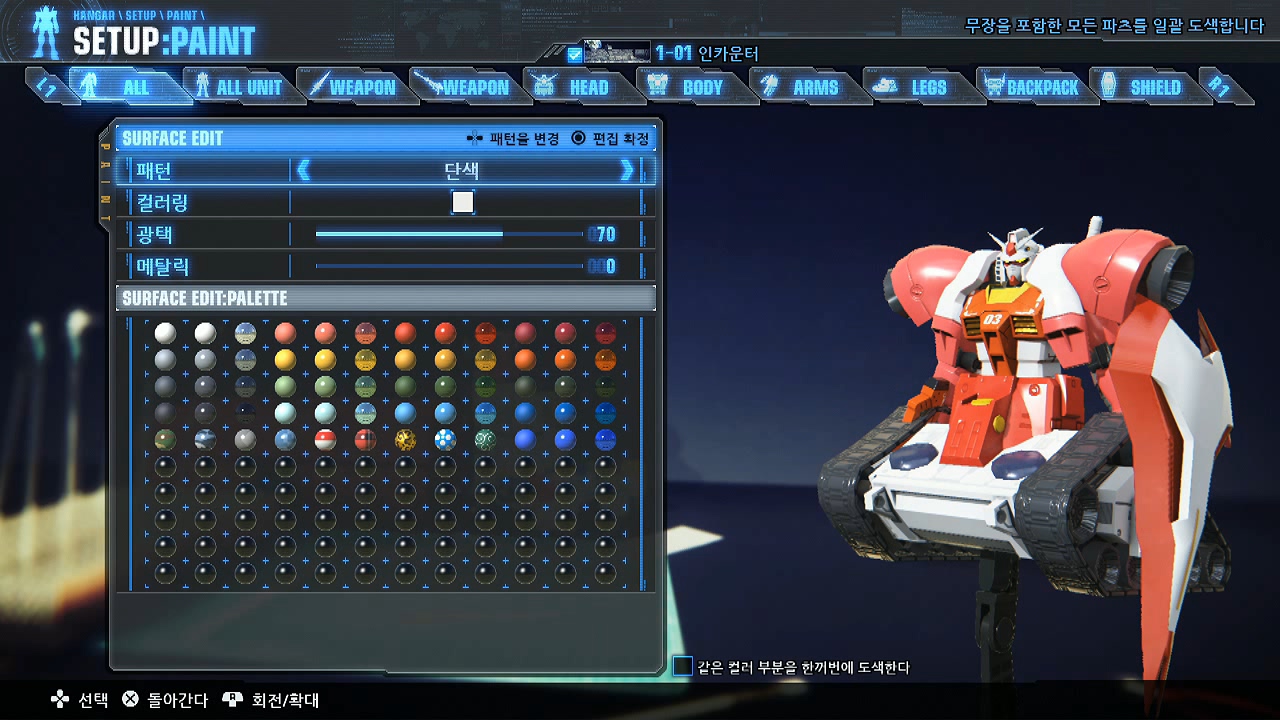Switch to the BACKPACK tab
The image size is (1280, 720).
[x=1031, y=87]
